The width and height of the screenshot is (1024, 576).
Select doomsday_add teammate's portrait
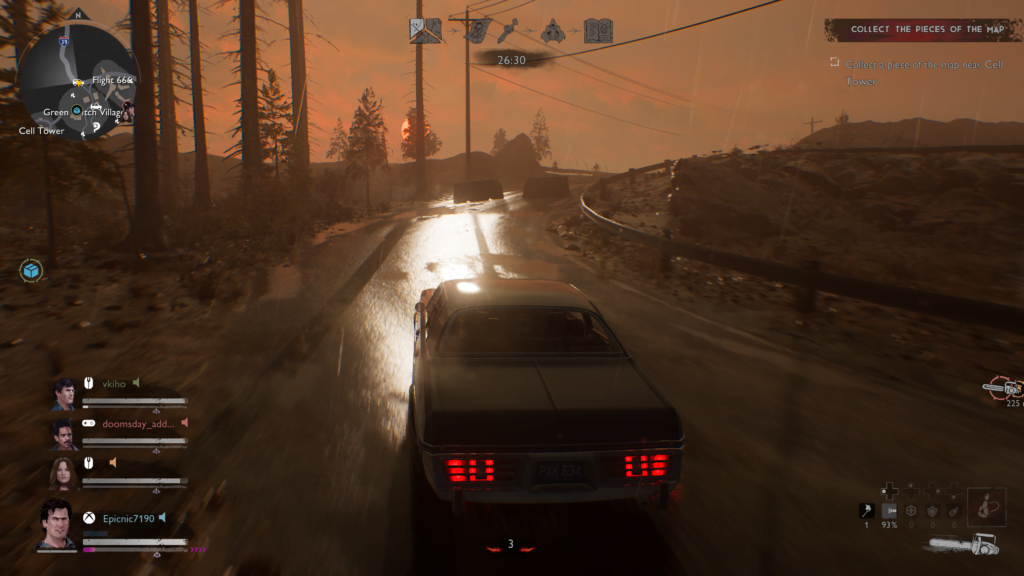[64, 434]
